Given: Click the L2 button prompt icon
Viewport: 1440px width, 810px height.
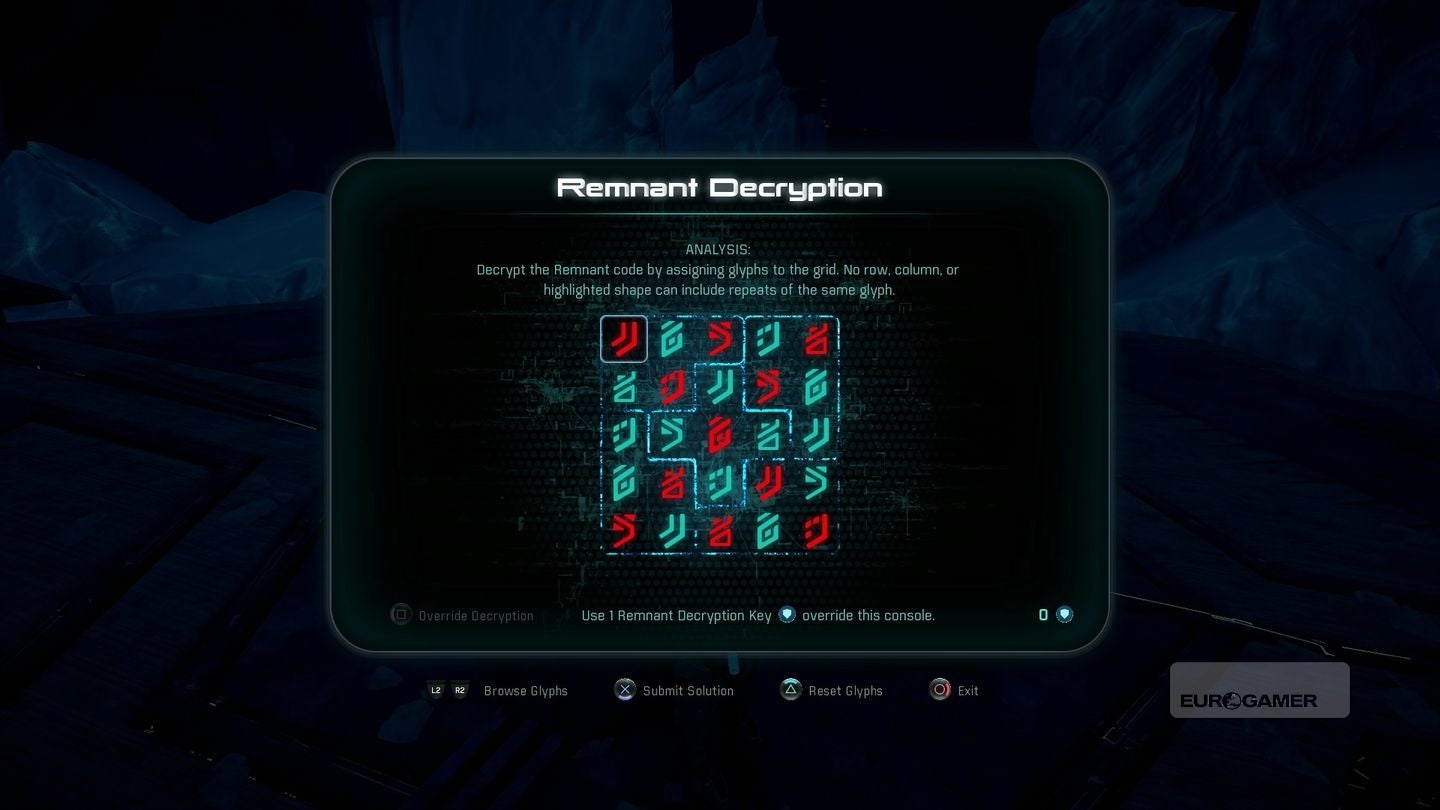Looking at the screenshot, I should click(436, 690).
